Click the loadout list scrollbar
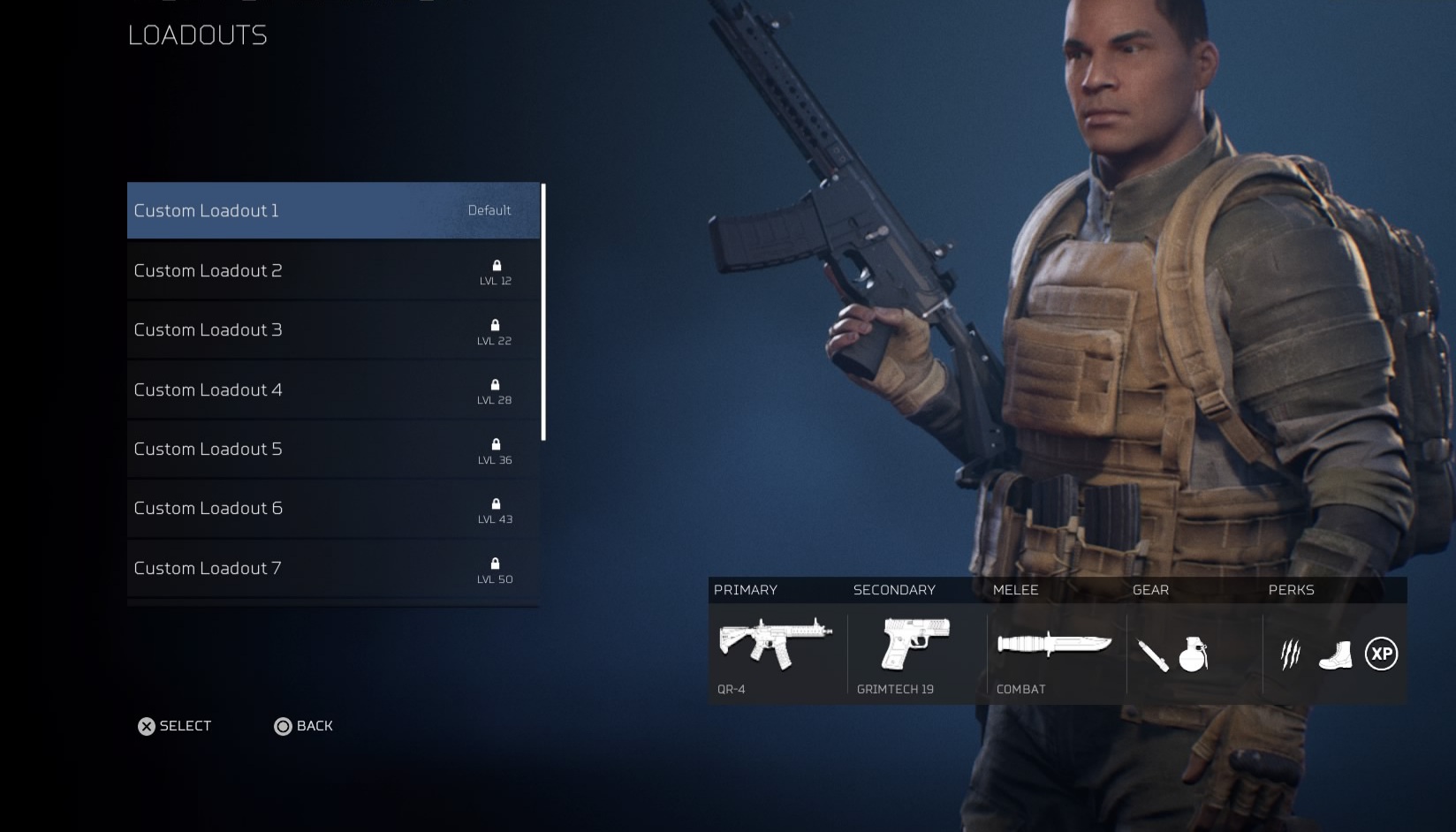This screenshot has width=1456, height=832. [x=543, y=312]
